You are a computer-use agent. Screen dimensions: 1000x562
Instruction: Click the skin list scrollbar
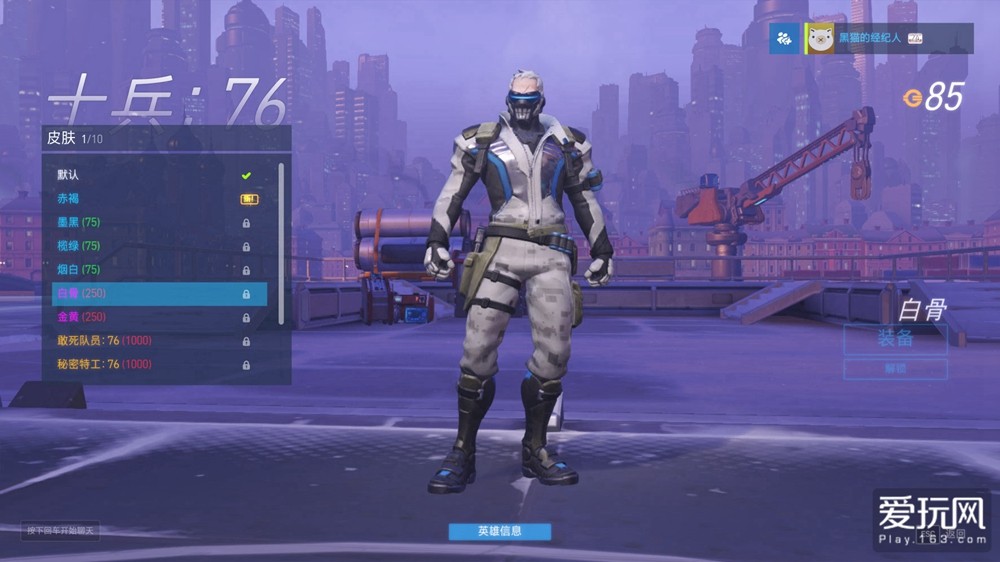click(x=281, y=240)
